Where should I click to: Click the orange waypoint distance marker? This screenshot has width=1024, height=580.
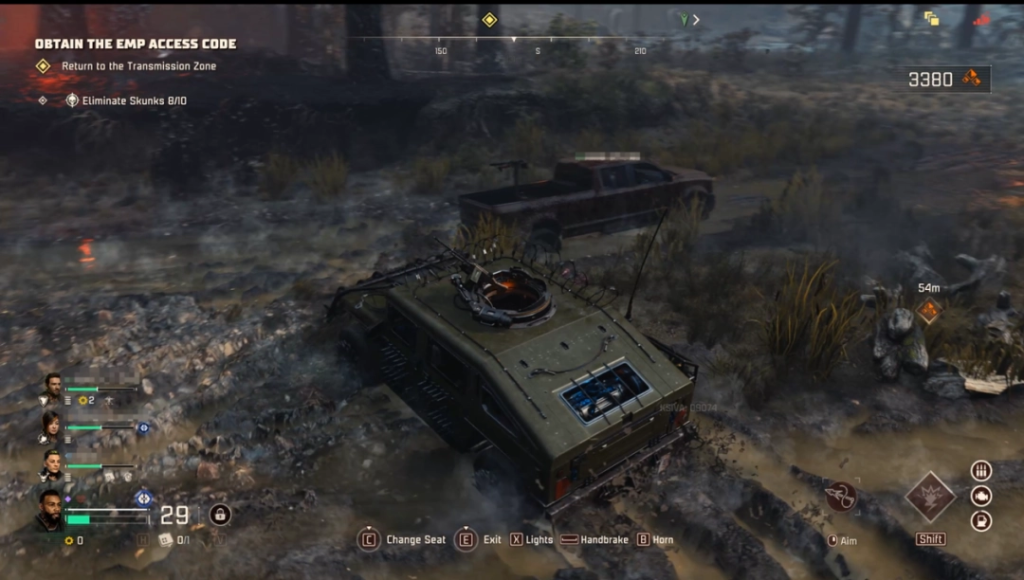[929, 311]
